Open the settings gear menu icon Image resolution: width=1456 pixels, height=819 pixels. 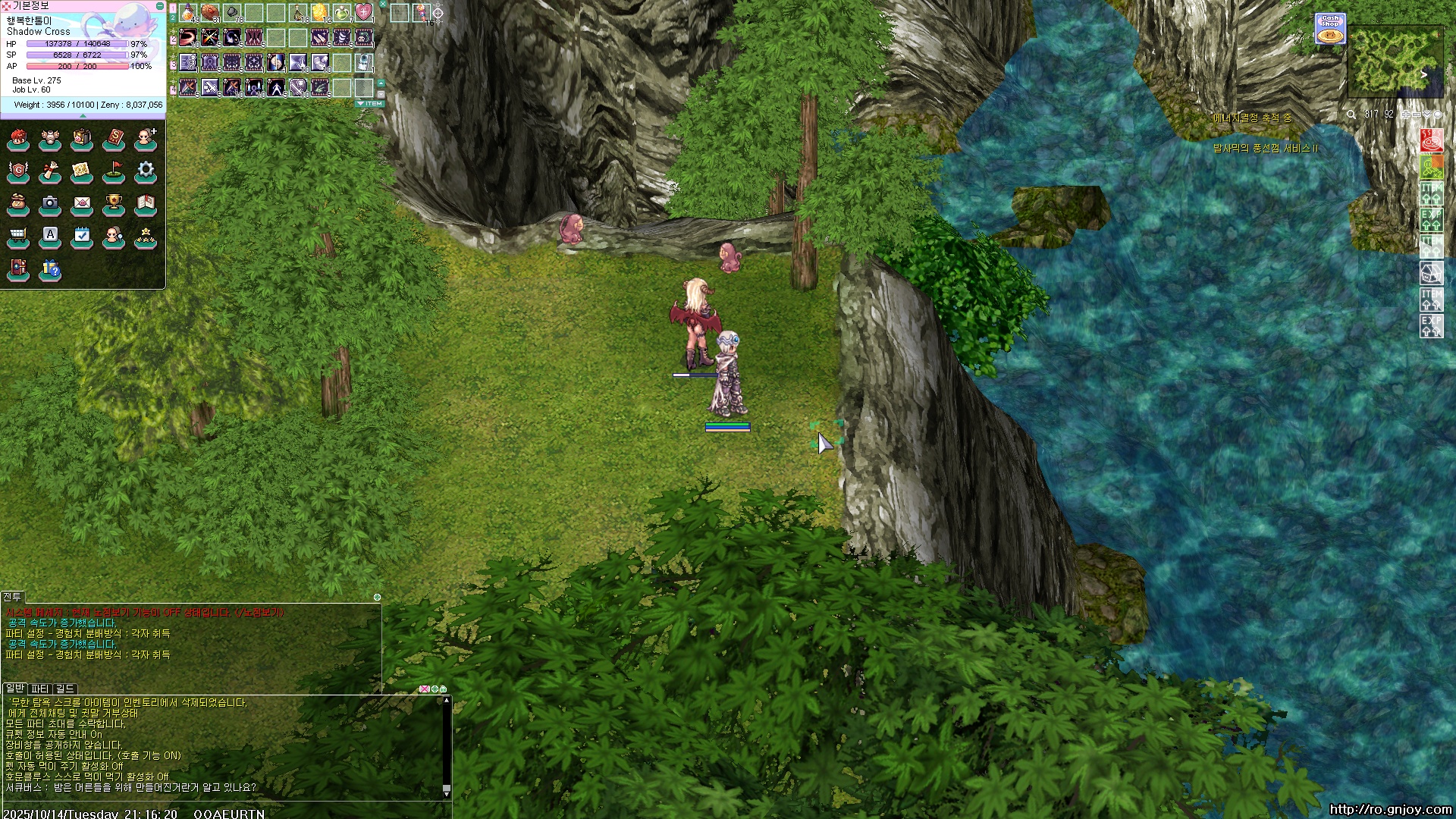[x=146, y=171]
